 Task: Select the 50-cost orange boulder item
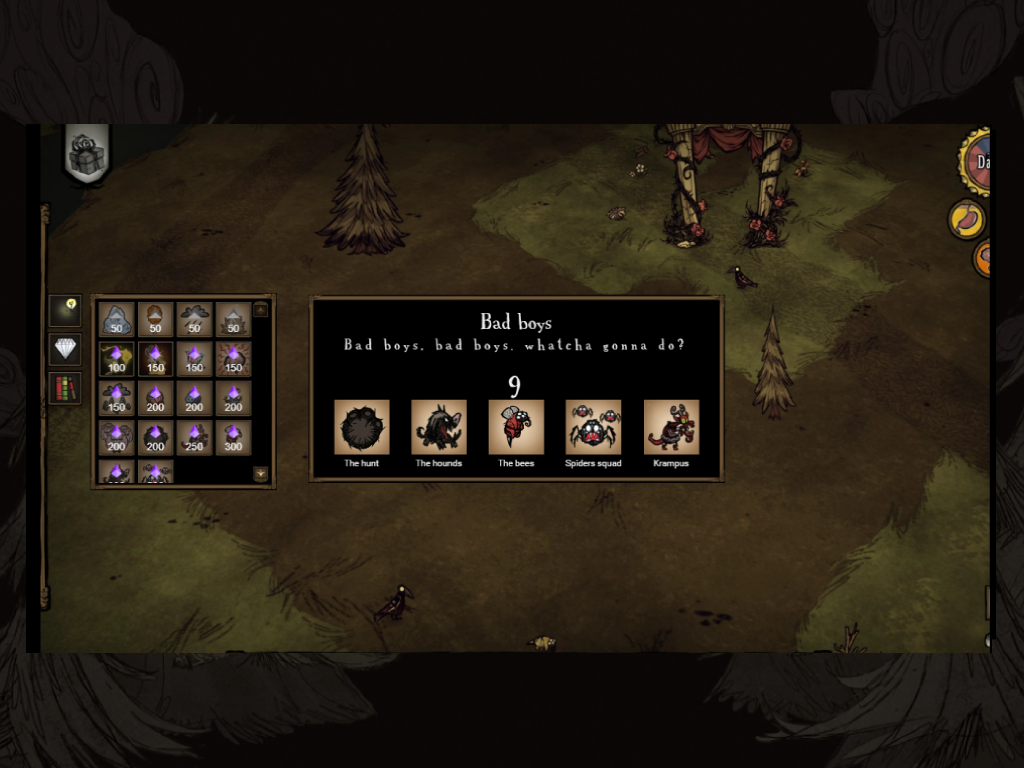pyautogui.click(x=155, y=319)
